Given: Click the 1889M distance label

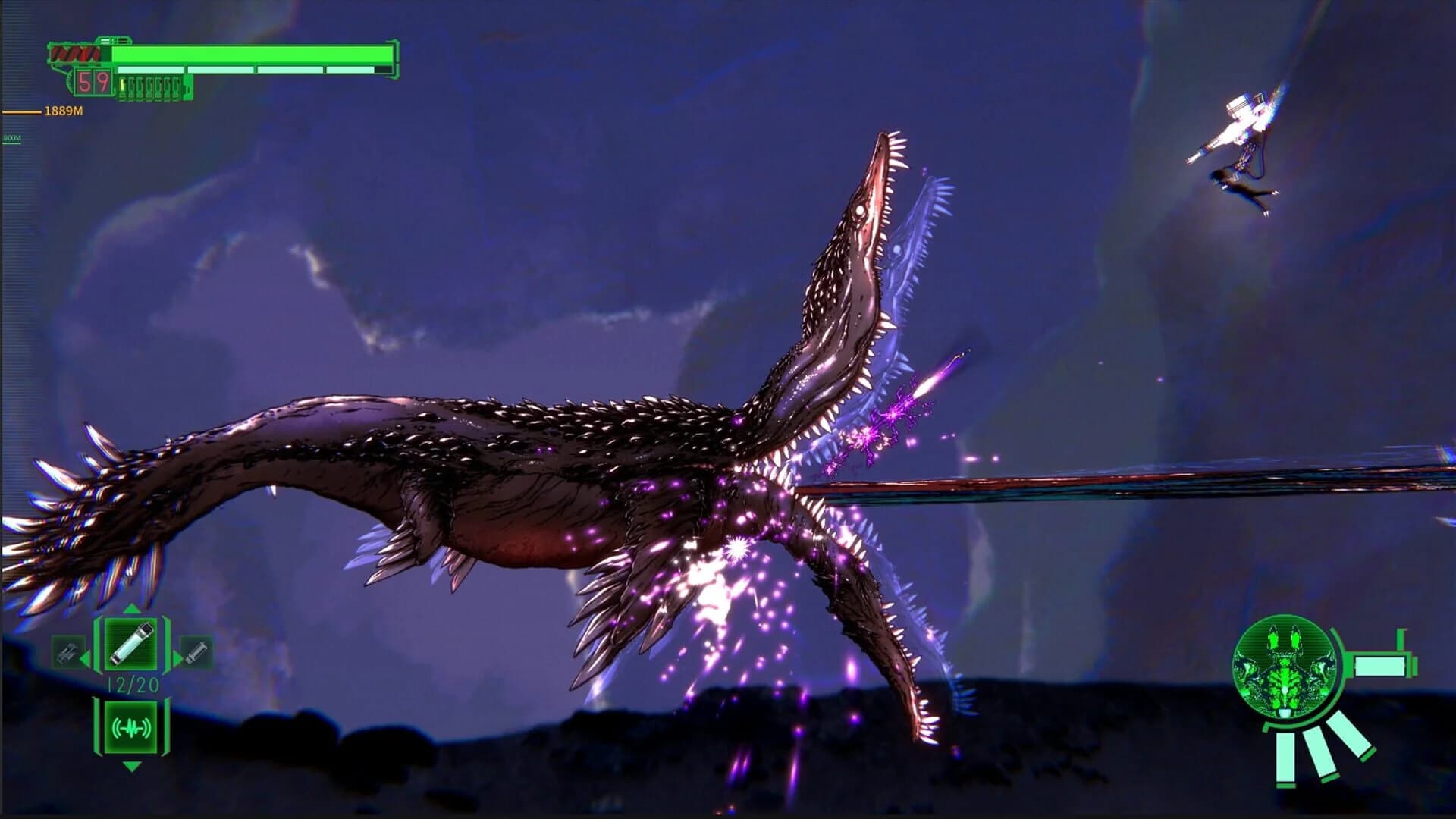Looking at the screenshot, I should pyautogui.click(x=63, y=110).
